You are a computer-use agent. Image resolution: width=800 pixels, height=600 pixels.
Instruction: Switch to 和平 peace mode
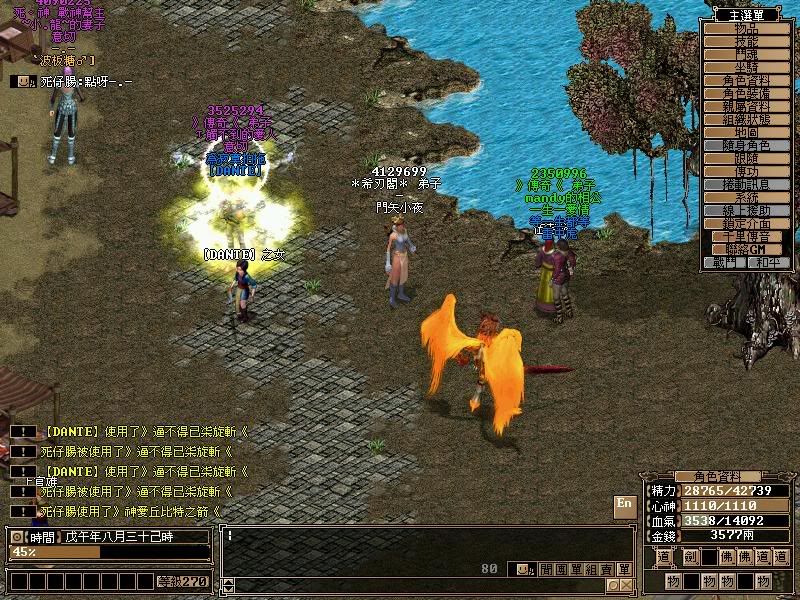click(766, 263)
